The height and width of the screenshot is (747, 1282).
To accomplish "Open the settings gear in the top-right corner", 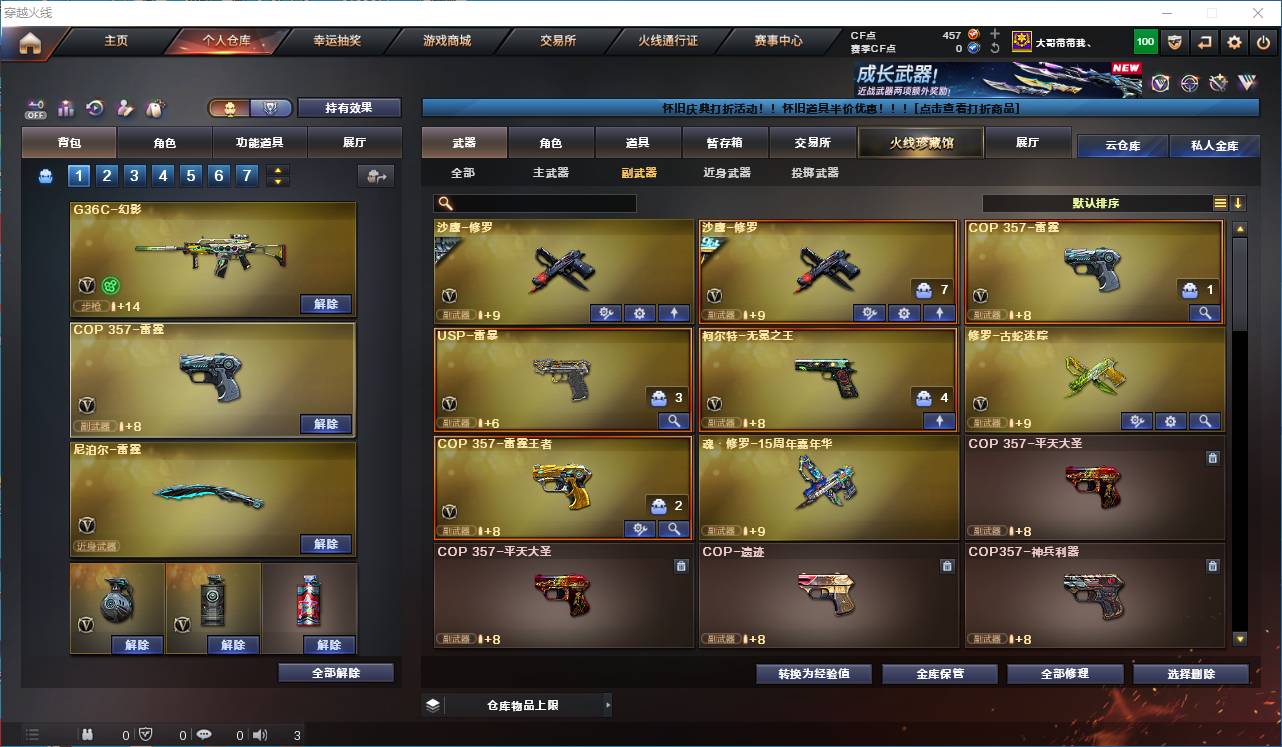I will click(x=1233, y=42).
